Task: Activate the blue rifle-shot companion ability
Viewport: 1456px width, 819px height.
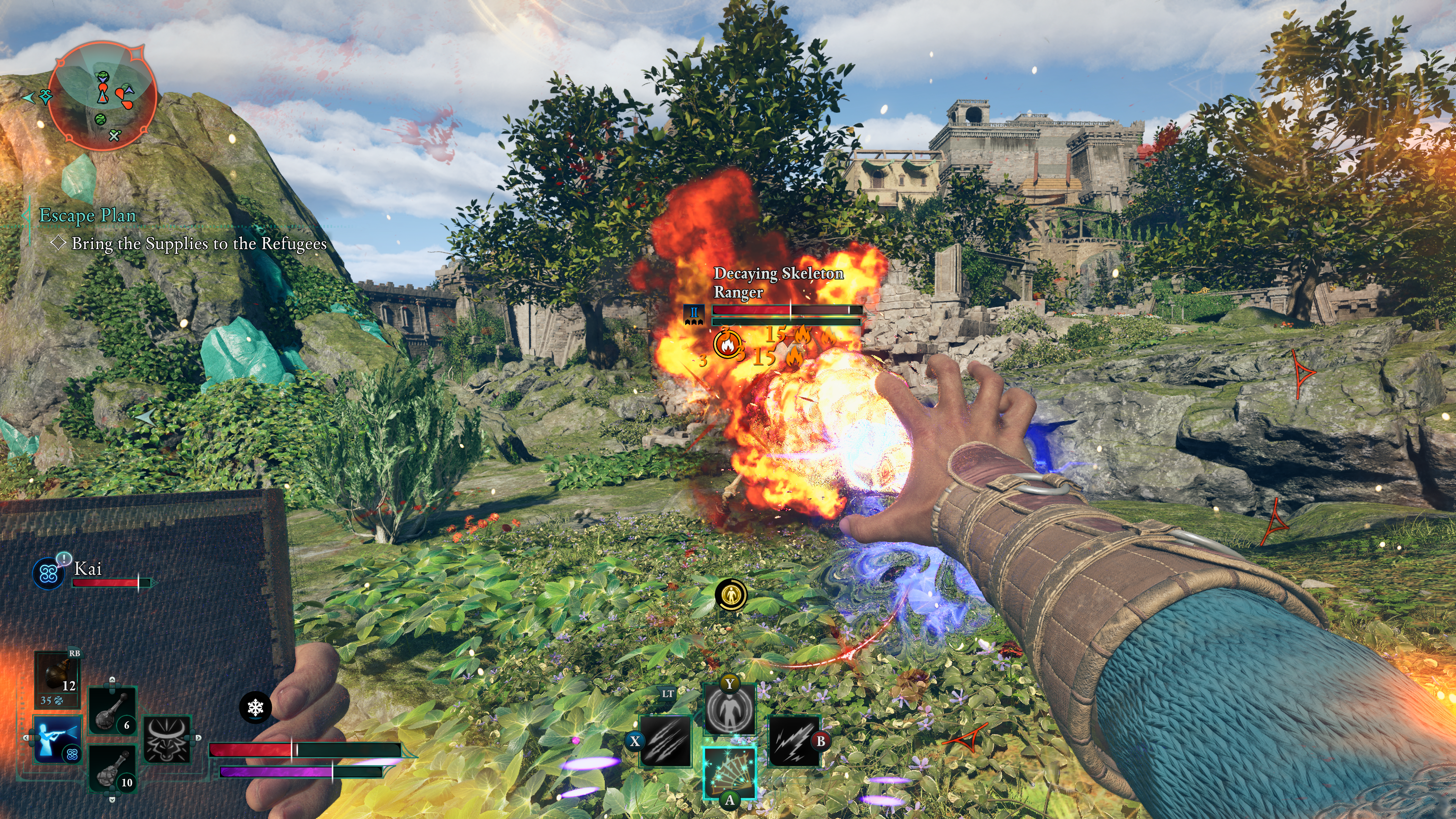Action: point(57,738)
